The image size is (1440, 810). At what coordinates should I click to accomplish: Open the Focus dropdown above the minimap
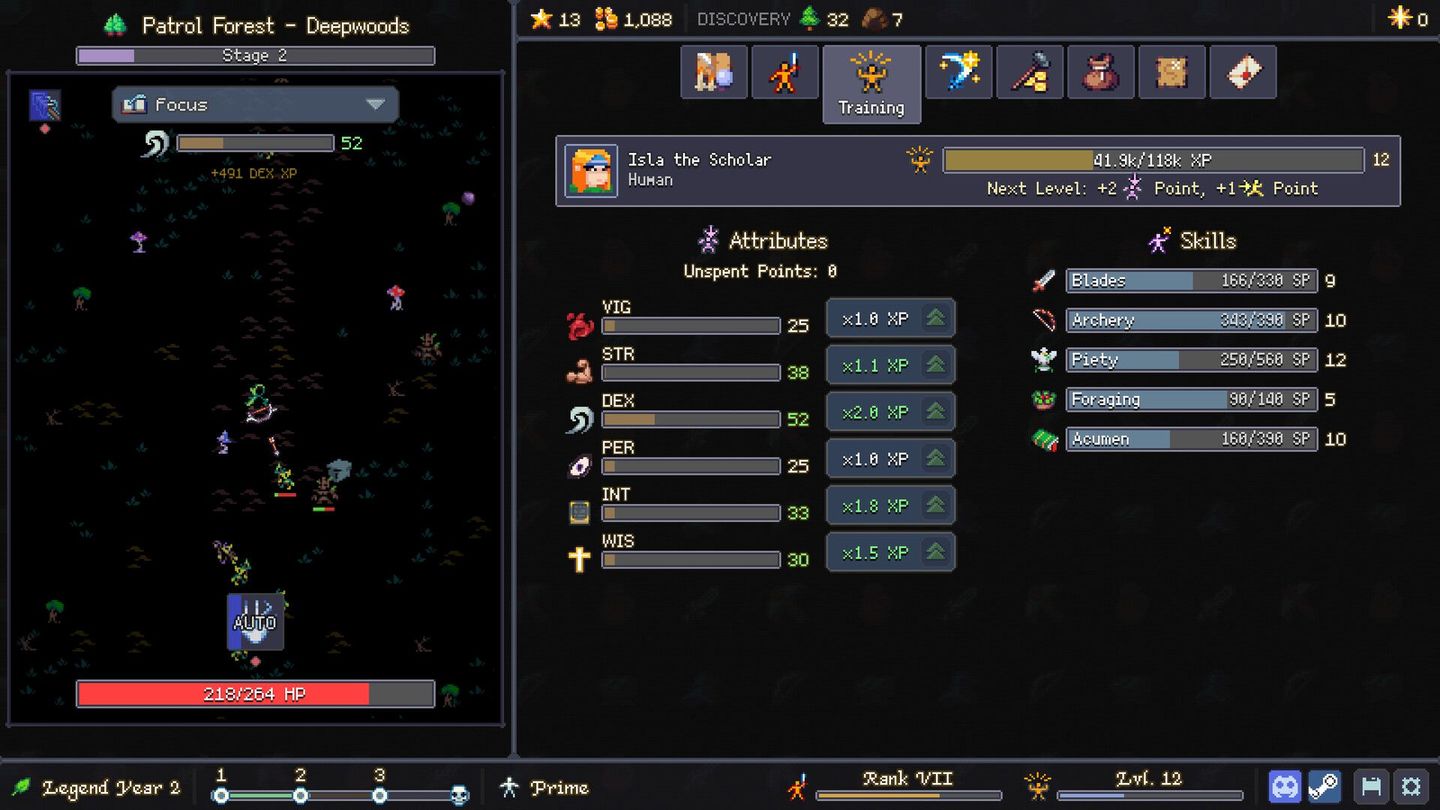pyautogui.click(x=255, y=104)
